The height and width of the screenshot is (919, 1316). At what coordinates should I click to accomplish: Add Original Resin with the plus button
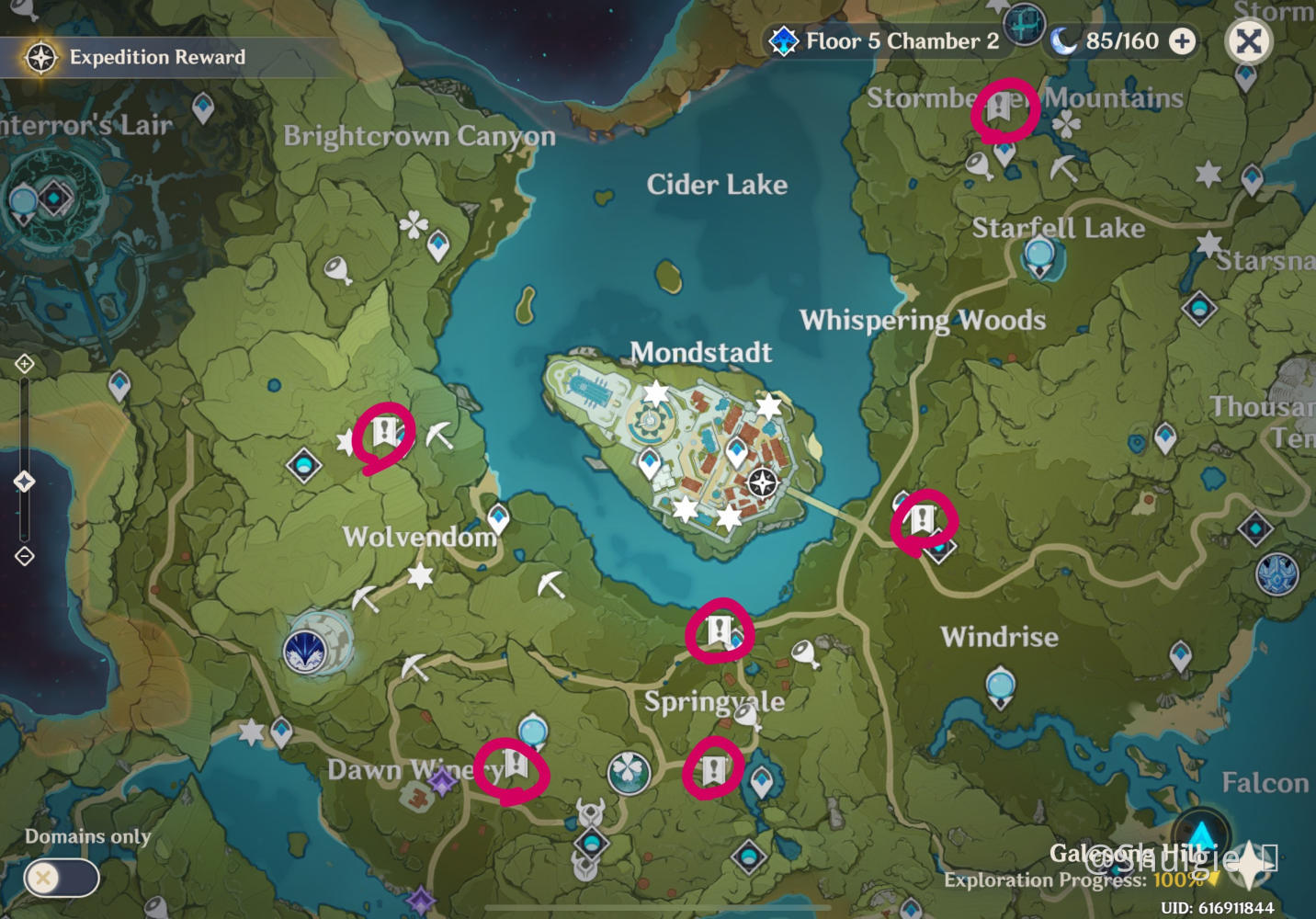[x=1182, y=41]
